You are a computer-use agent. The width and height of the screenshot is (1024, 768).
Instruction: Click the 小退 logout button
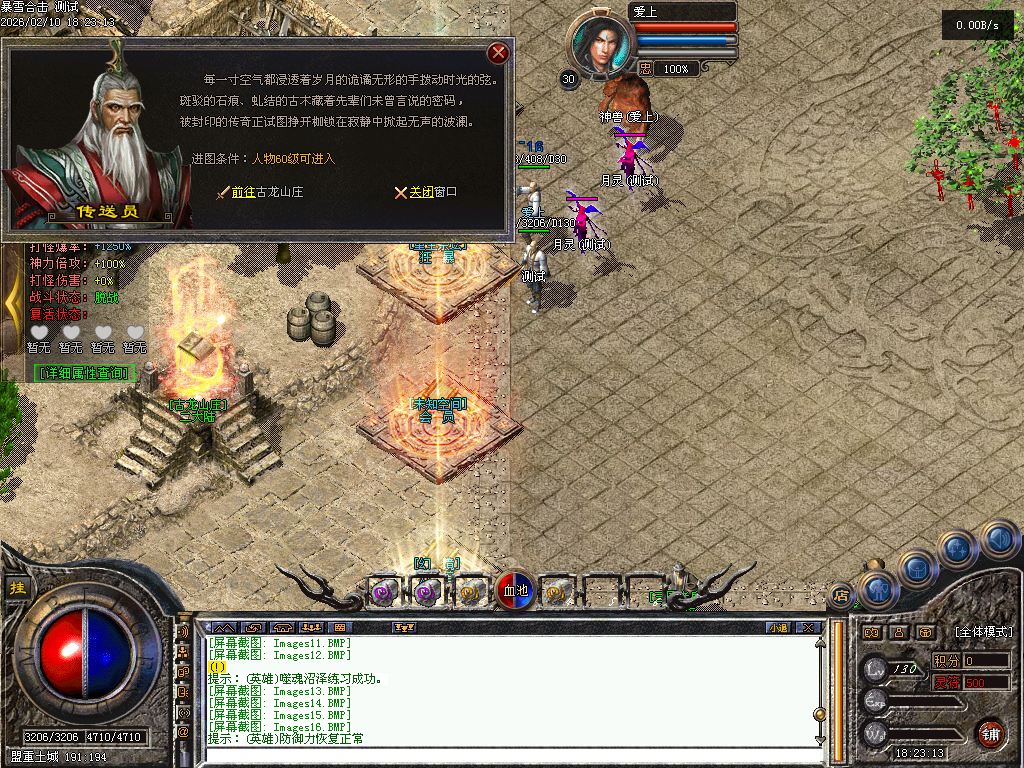click(778, 627)
